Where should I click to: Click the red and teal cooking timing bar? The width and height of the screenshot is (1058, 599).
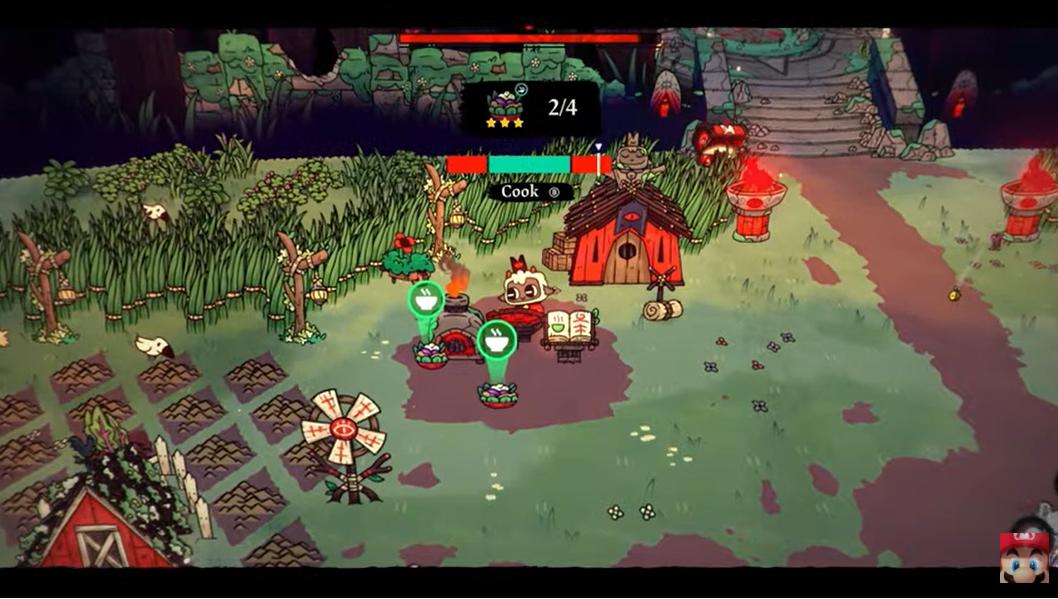click(x=528, y=165)
